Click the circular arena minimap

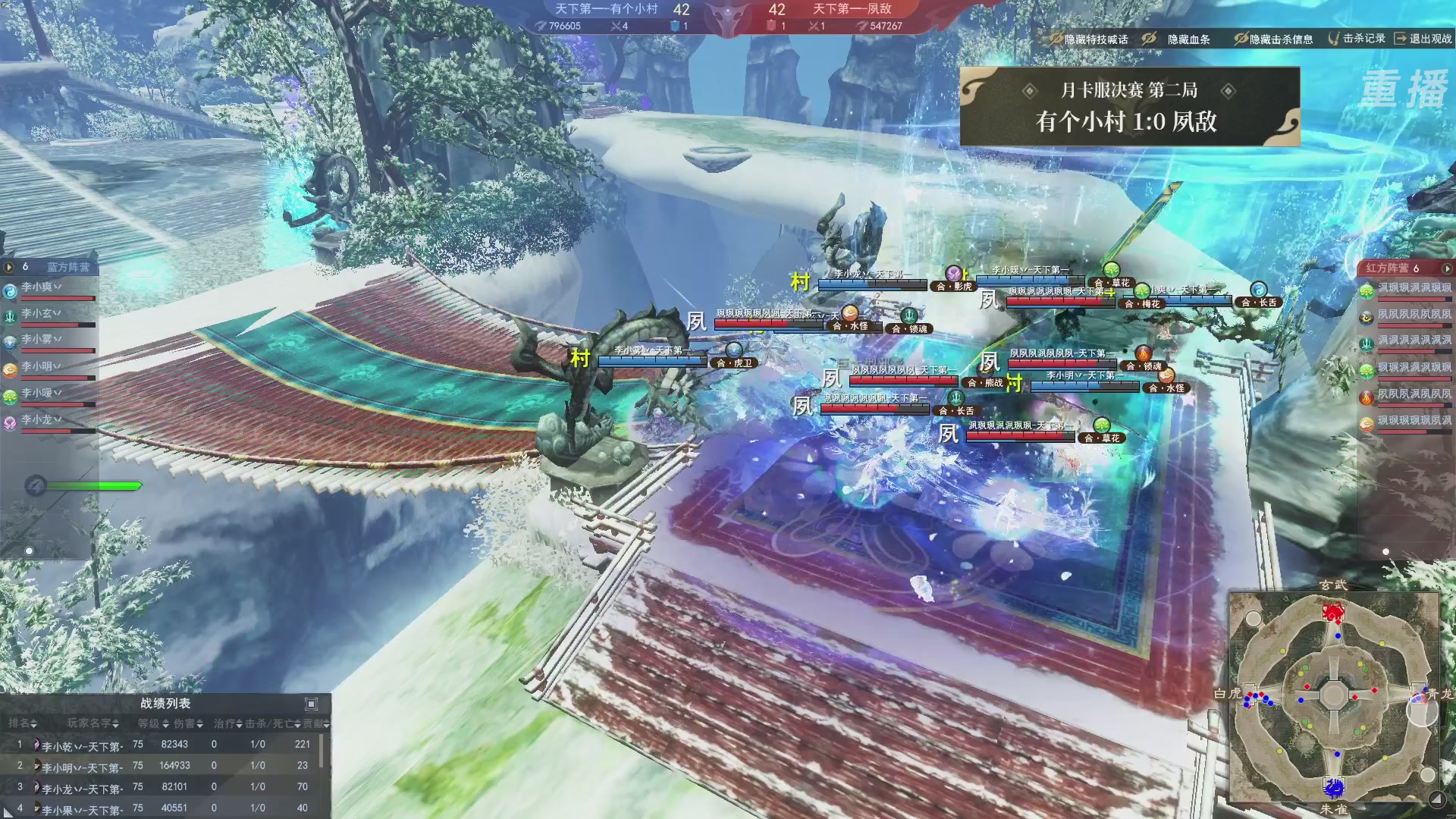1333,695
